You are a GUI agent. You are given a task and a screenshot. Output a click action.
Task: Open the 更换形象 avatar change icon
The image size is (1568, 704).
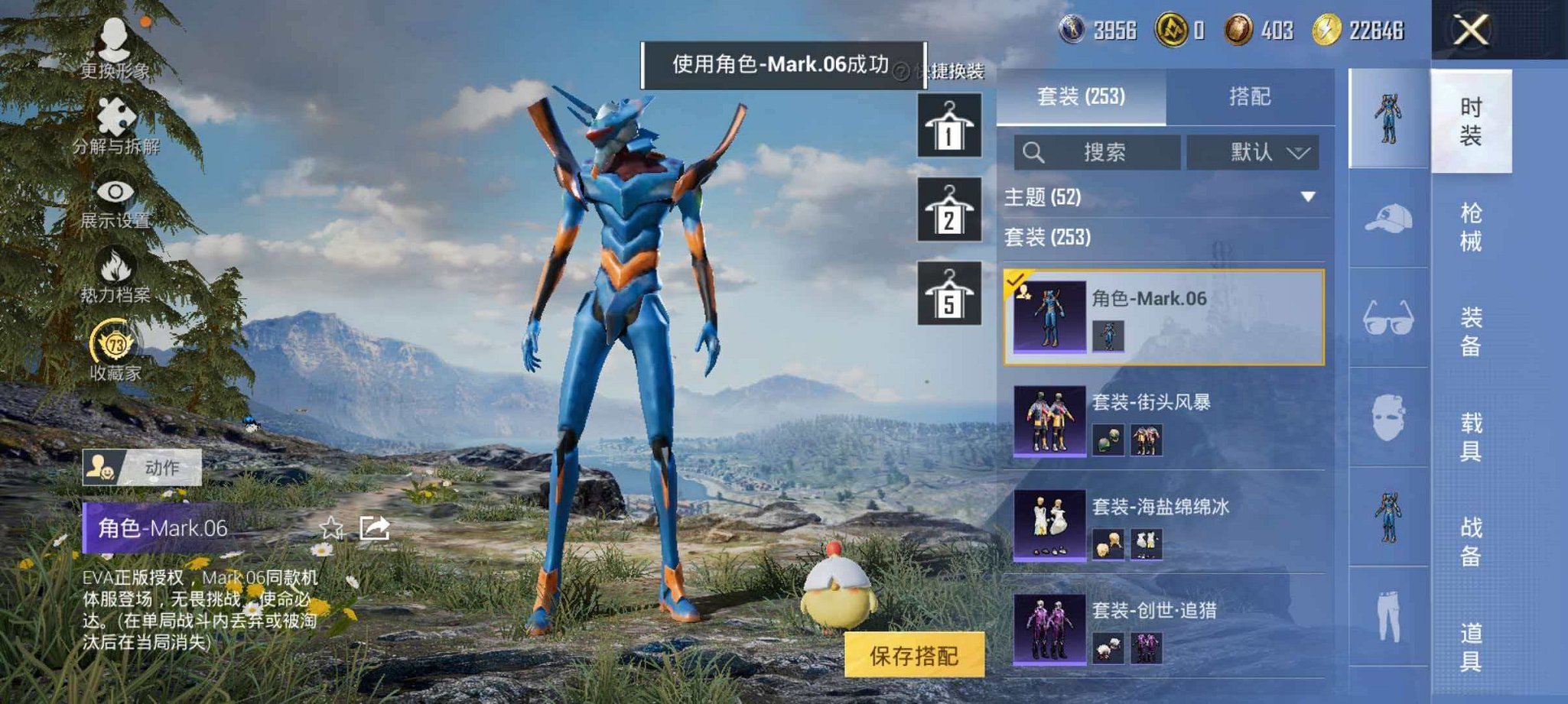(115, 39)
